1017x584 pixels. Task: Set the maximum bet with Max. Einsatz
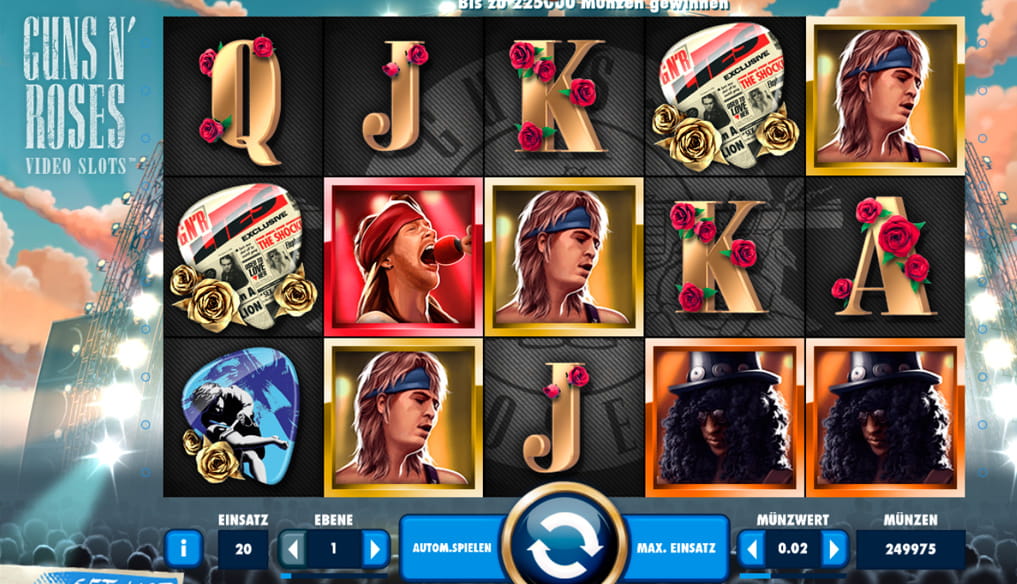(x=675, y=548)
